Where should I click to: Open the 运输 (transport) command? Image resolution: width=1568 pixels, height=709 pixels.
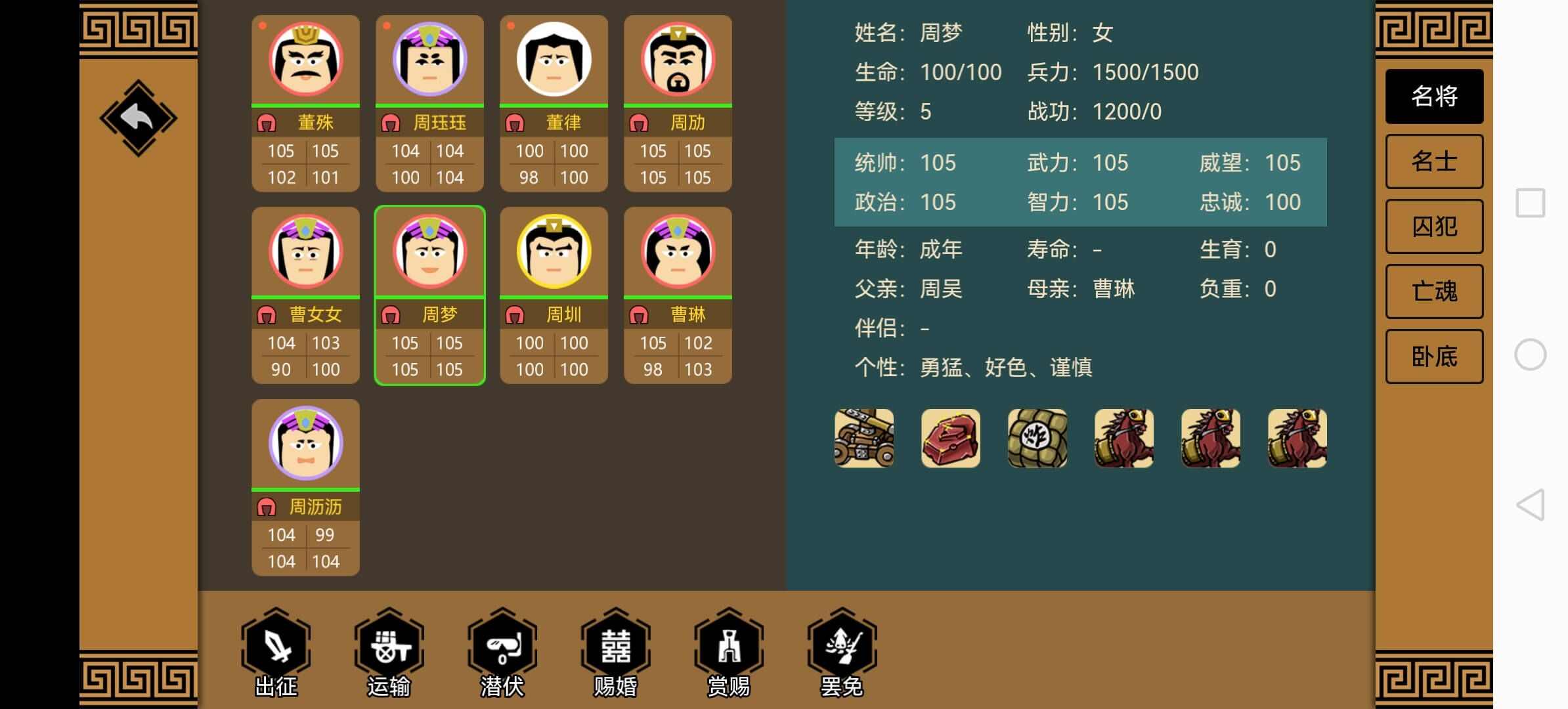pos(389,647)
